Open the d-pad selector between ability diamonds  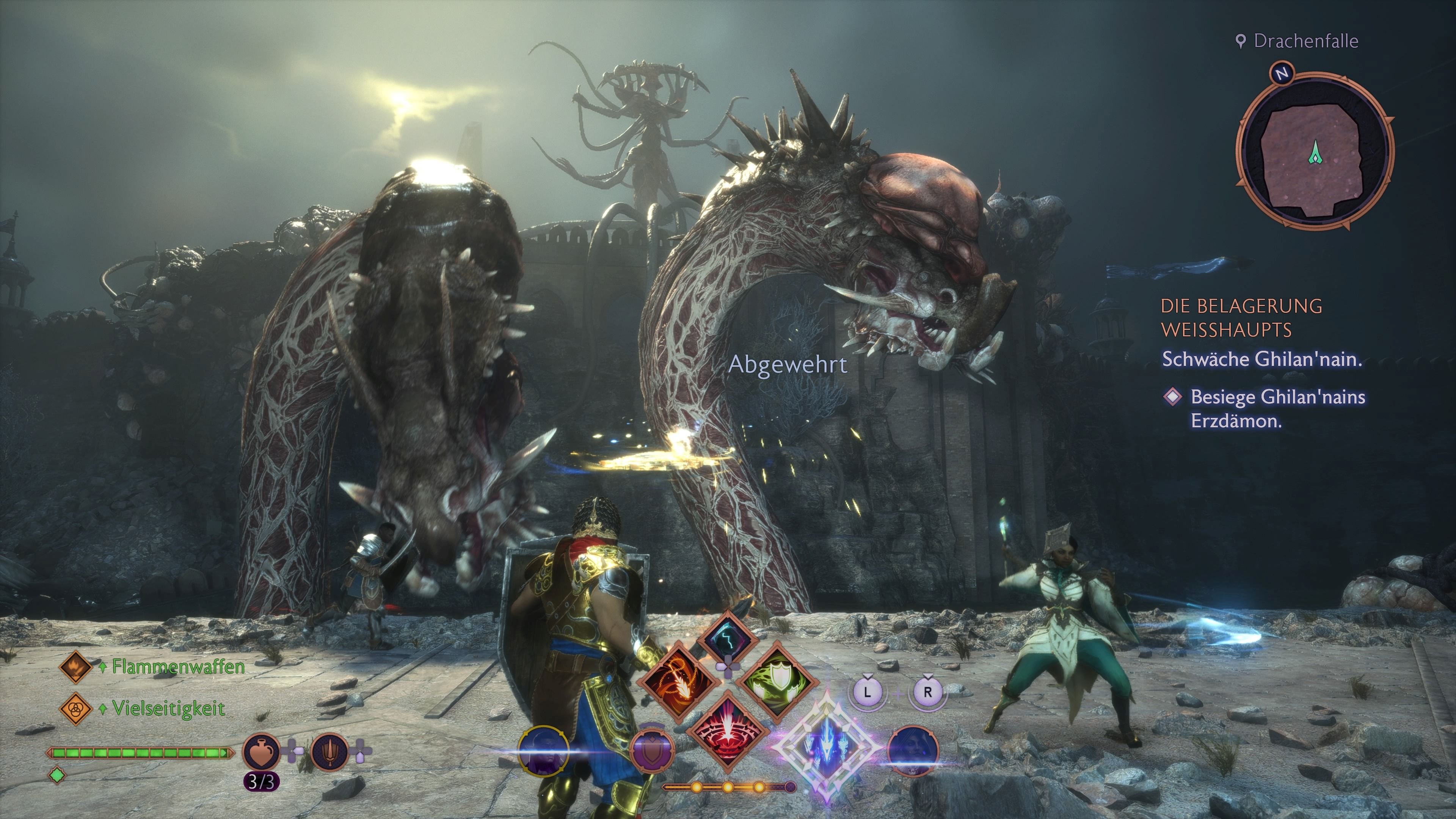[x=728, y=667]
